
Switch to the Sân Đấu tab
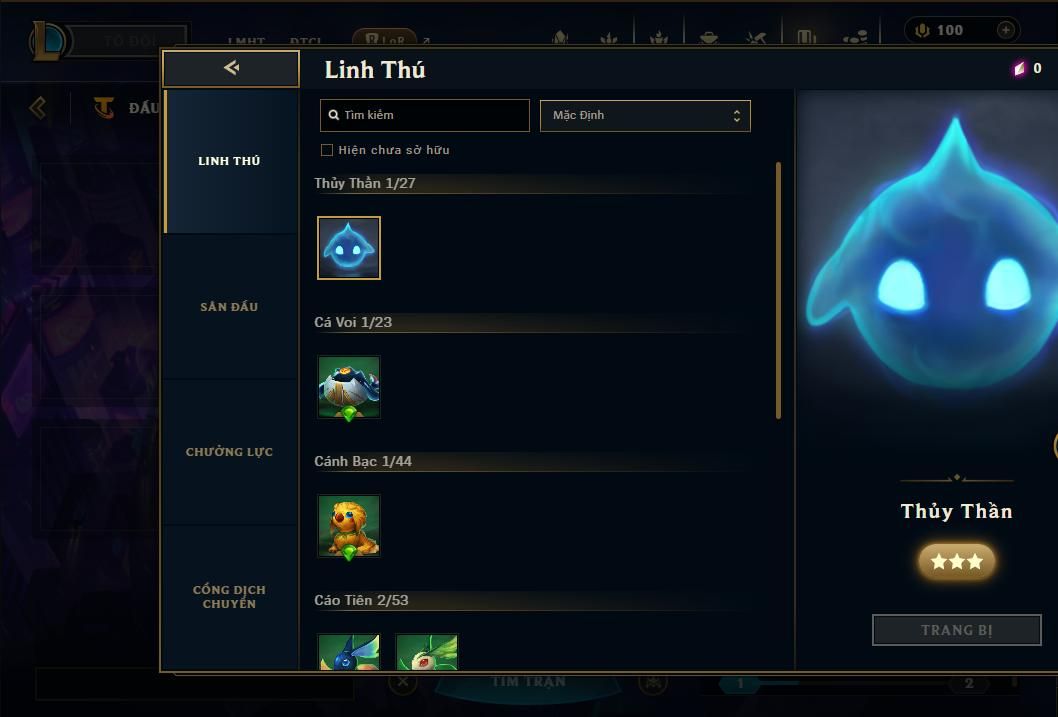pyautogui.click(x=229, y=307)
